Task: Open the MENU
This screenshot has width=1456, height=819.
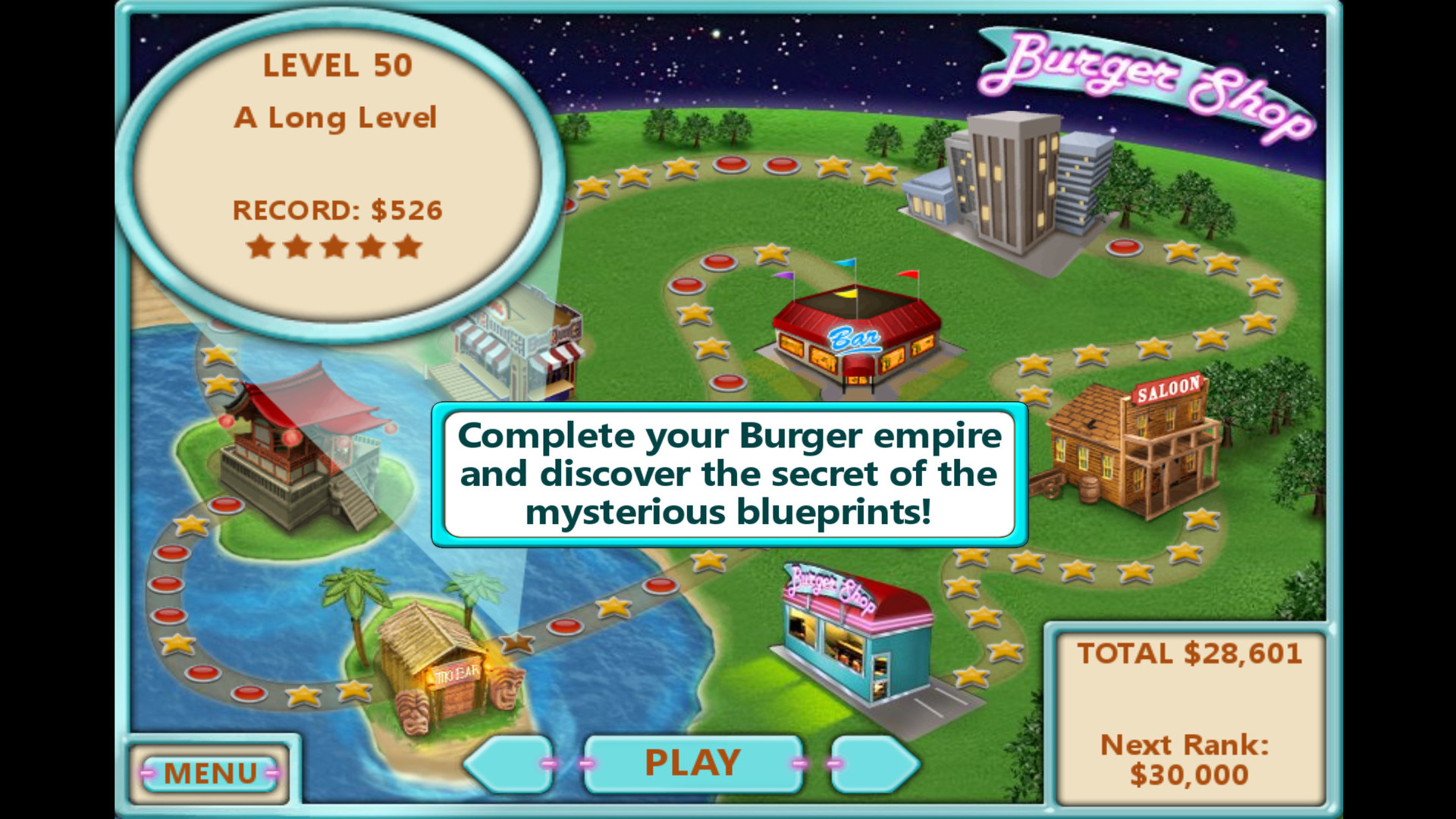Action: 210,772
